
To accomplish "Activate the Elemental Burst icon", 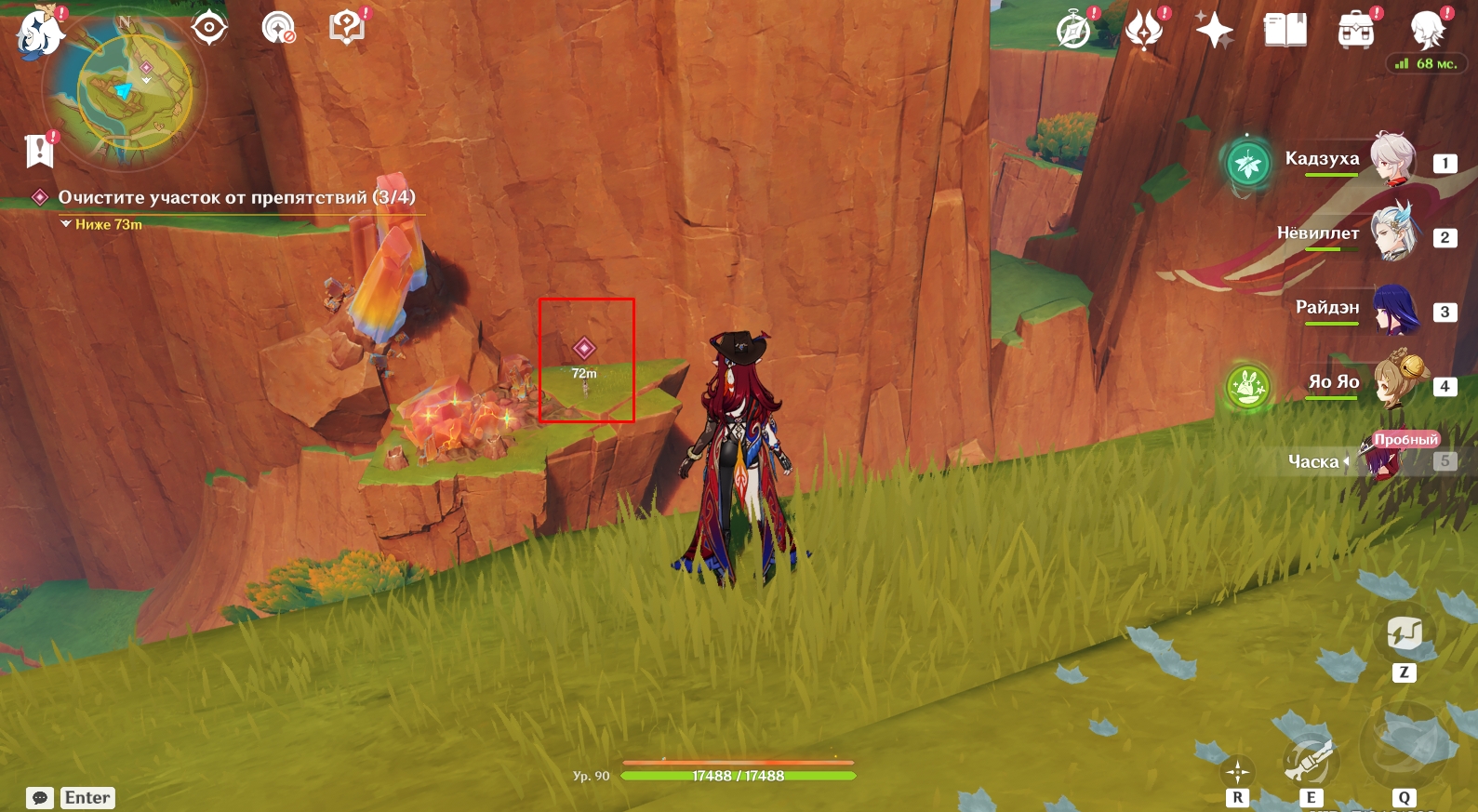I will point(1404,744).
